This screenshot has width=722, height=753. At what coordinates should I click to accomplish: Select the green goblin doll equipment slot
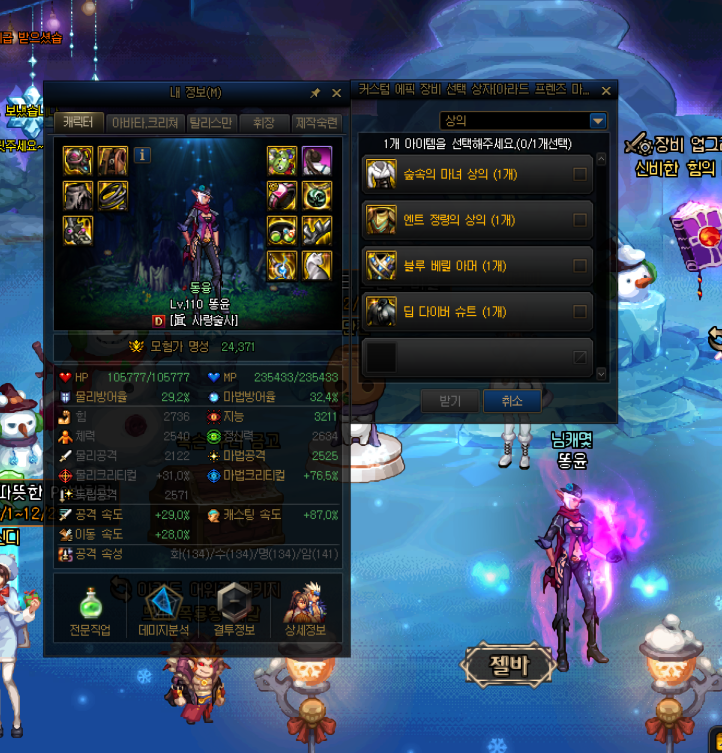point(281,160)
